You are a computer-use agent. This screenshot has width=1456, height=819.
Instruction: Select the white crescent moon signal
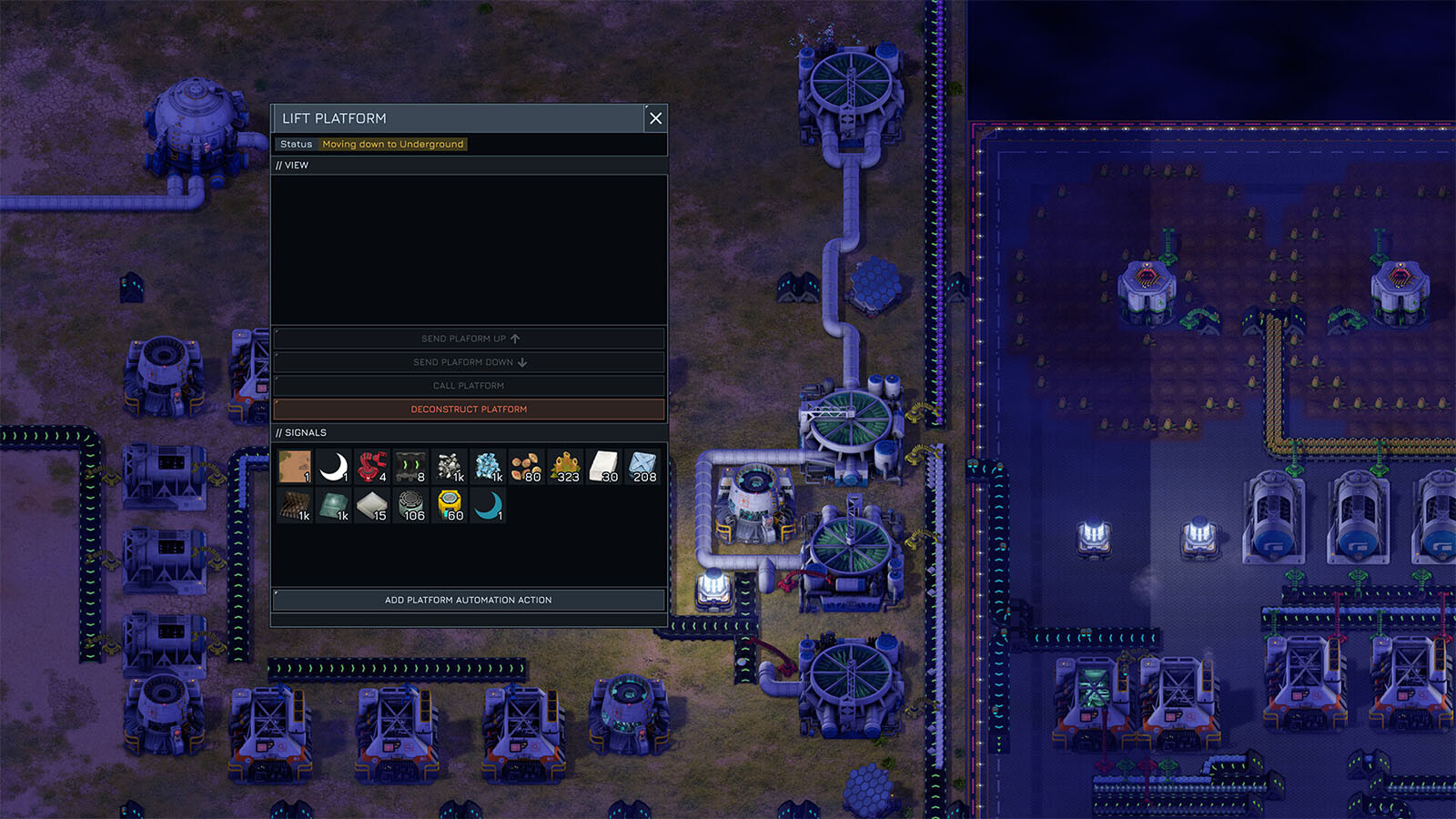pos(334,467)
